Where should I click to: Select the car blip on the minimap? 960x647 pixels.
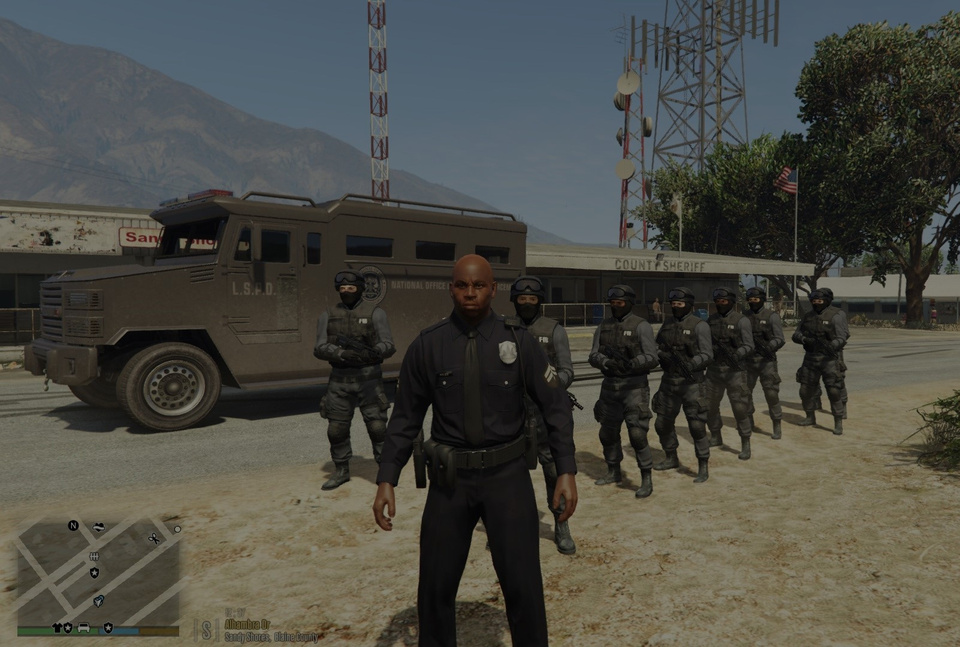(x=84, y=628)
